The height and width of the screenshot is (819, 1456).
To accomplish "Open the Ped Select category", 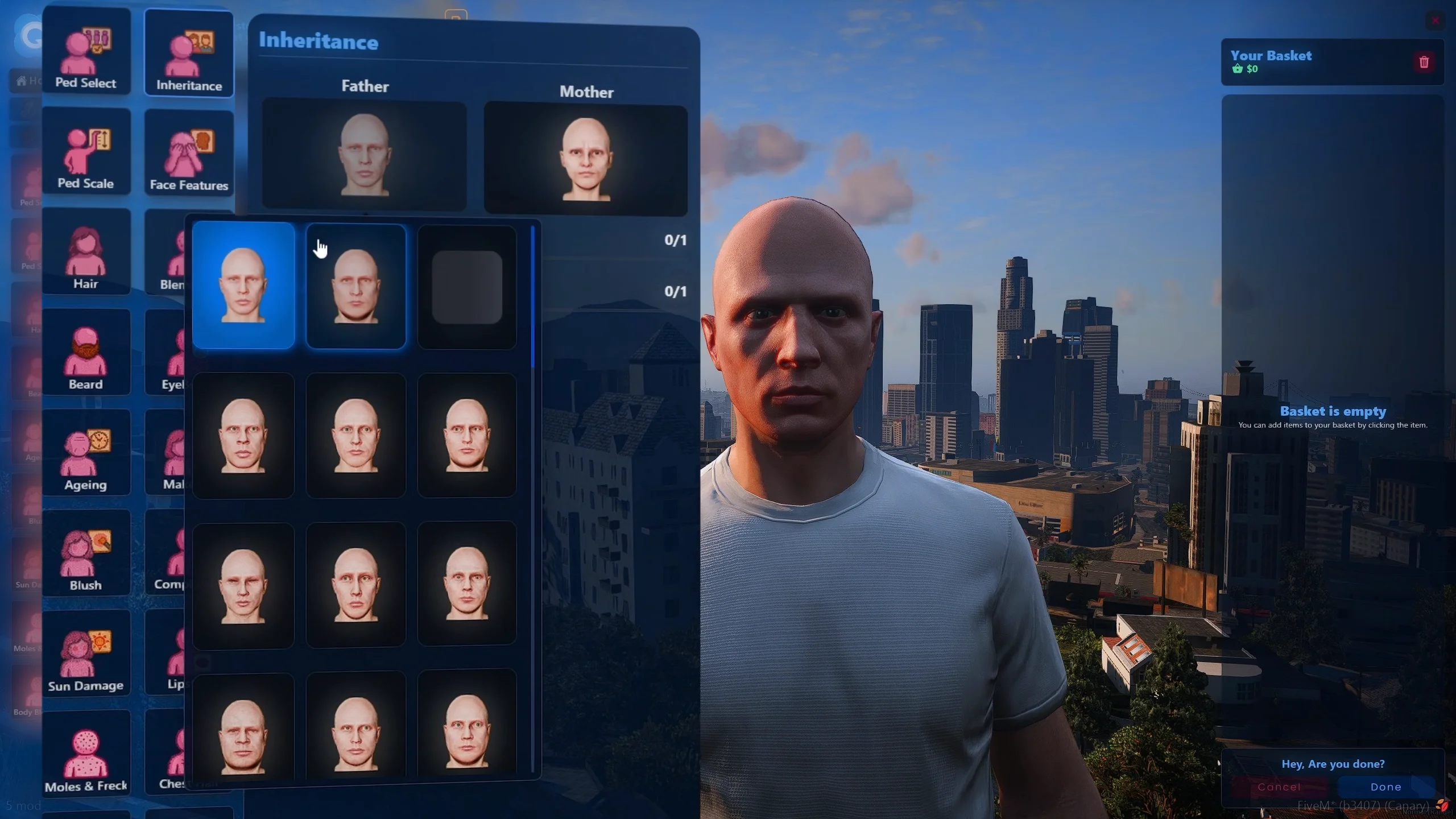I will pos(86,51).
